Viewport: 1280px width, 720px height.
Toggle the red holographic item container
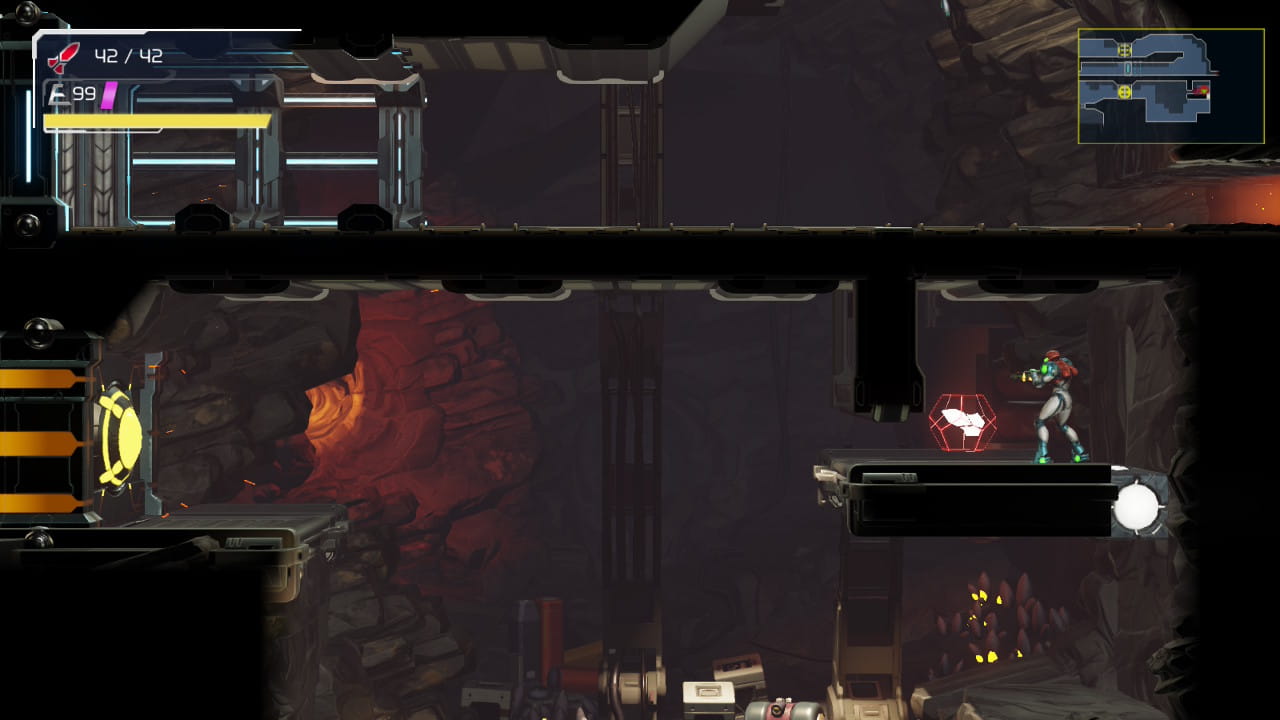tap(963, 422)
